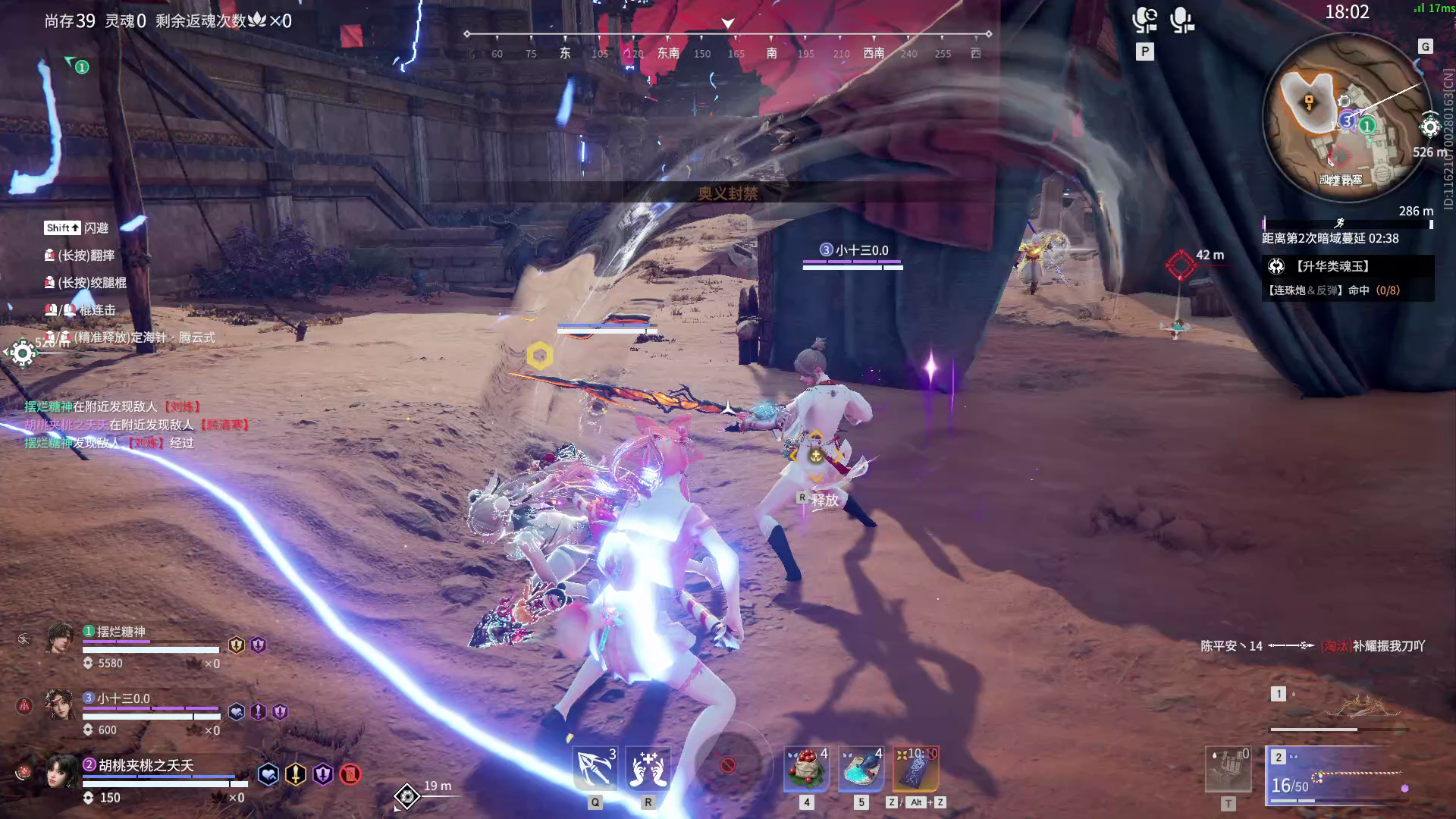
Task: Open the 升华类魂玉 quest tracker
Action: coord(1332,266)
